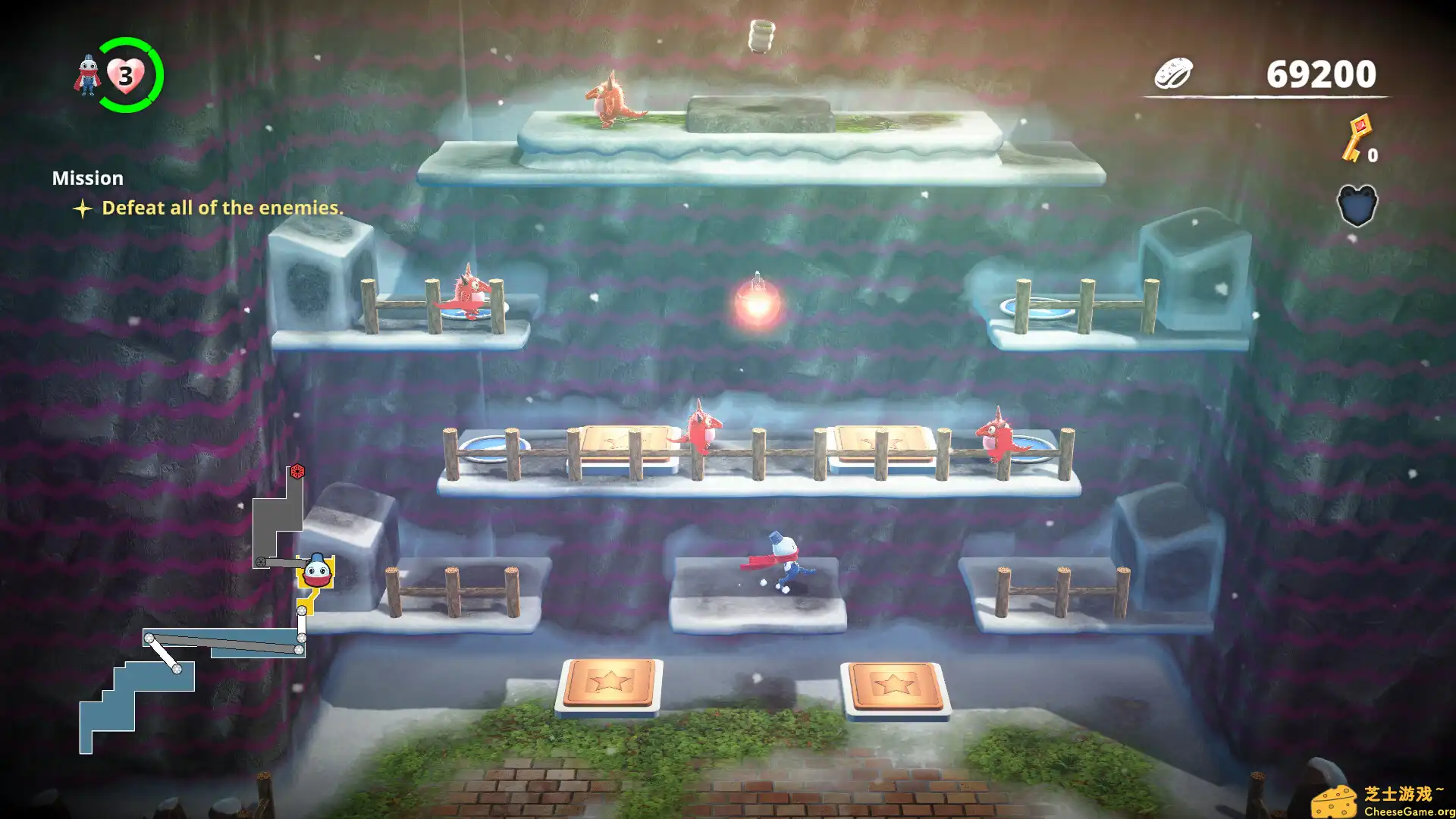Viewport: 1456px width, 819px height.
Task: Toggle the right star pressure plate
Action: click(x=899, y=686)
